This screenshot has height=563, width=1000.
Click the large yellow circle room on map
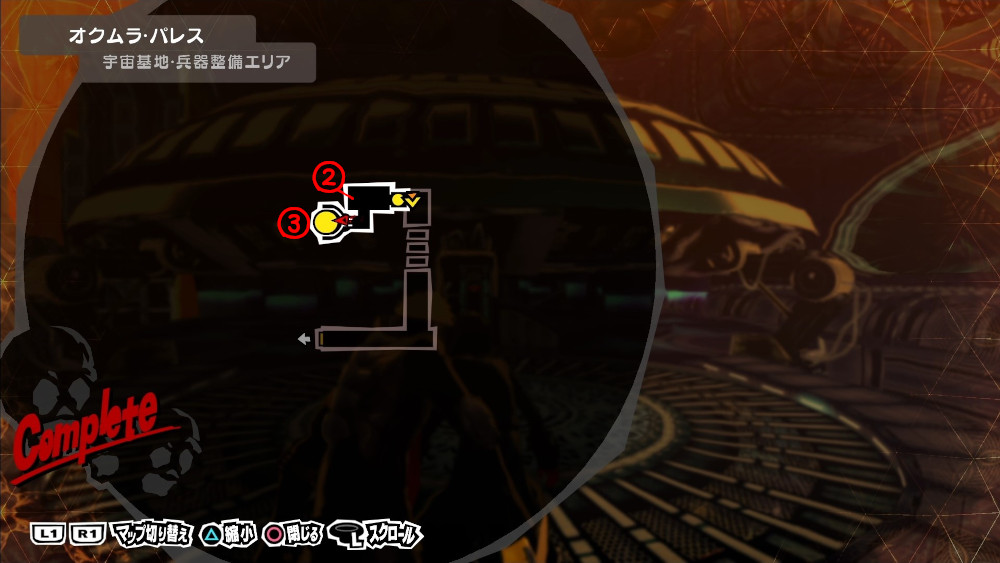pos(325,222)
